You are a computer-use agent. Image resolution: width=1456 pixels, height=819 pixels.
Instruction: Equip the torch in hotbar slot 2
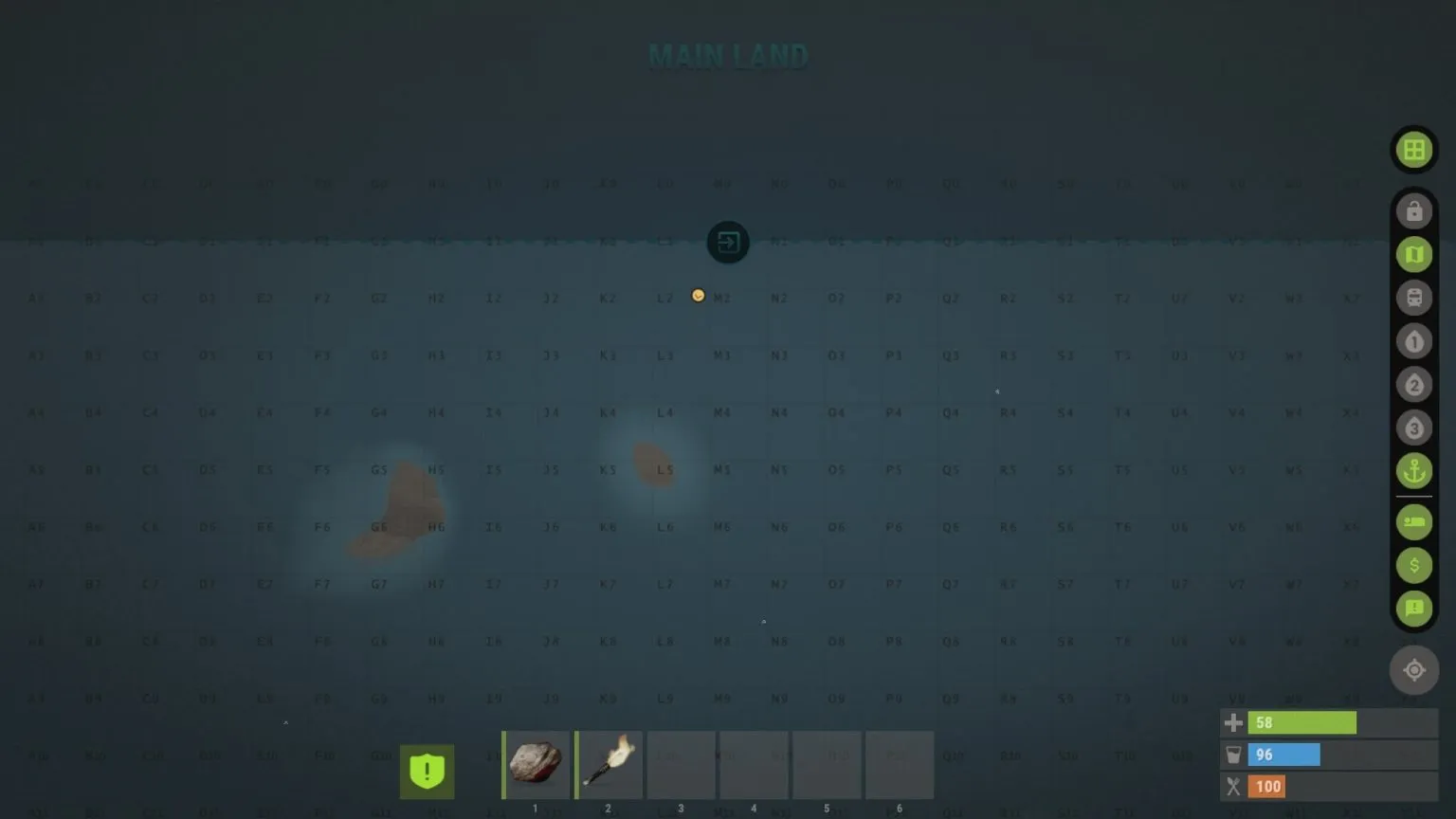[x=608, y=764]
